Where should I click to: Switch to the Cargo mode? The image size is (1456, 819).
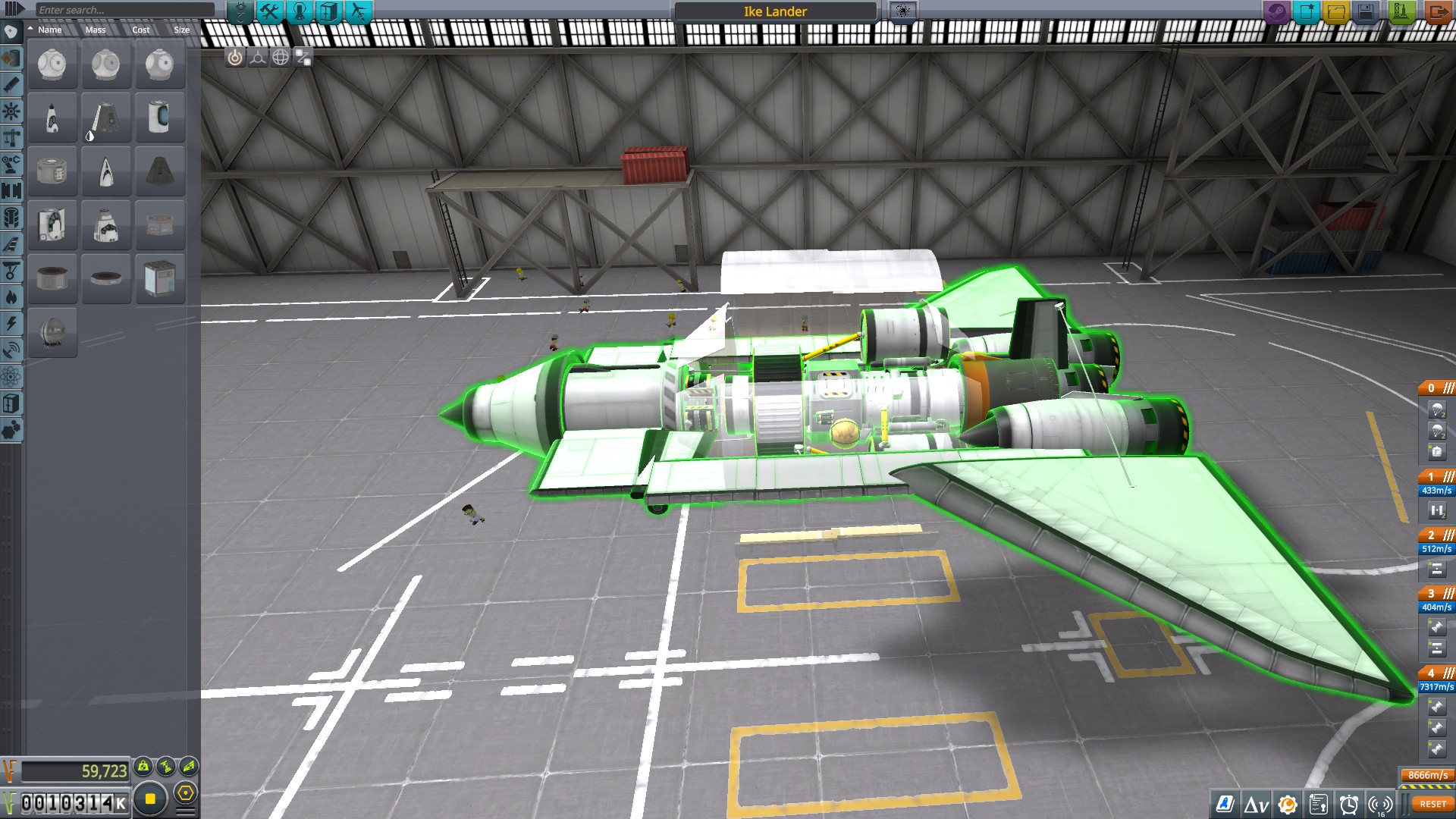point(328,11)
